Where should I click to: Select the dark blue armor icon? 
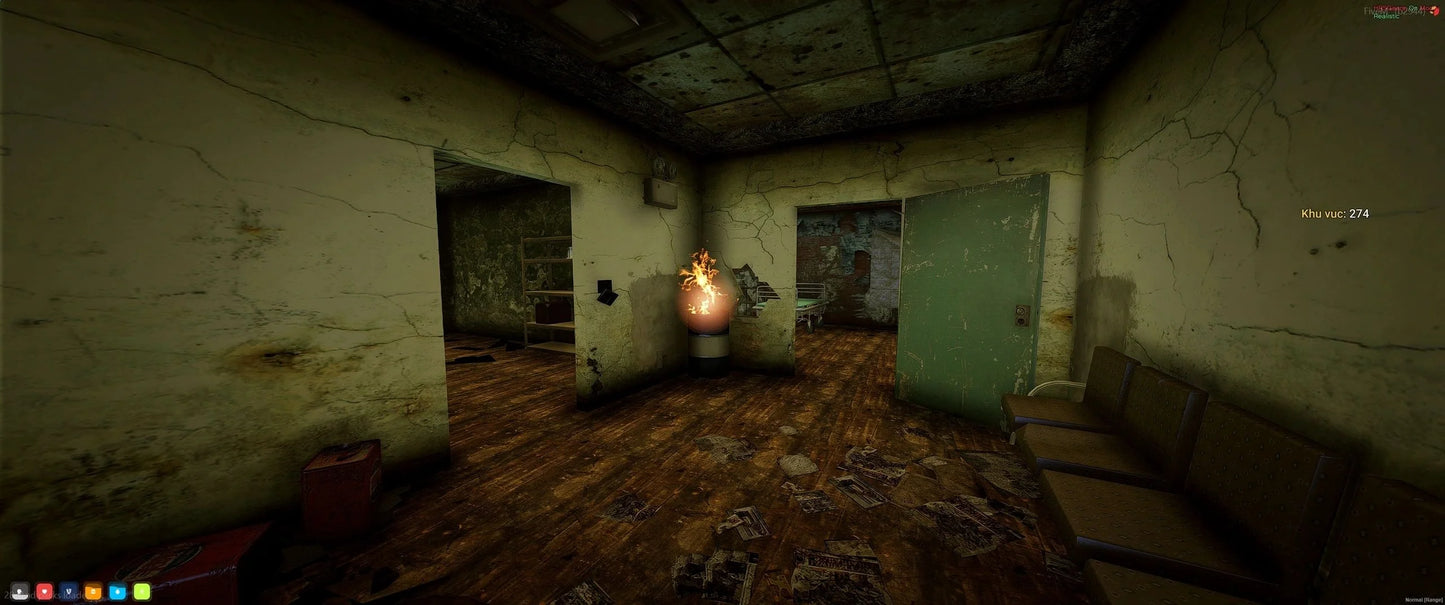pyautogui.click(x=68, y=591)
